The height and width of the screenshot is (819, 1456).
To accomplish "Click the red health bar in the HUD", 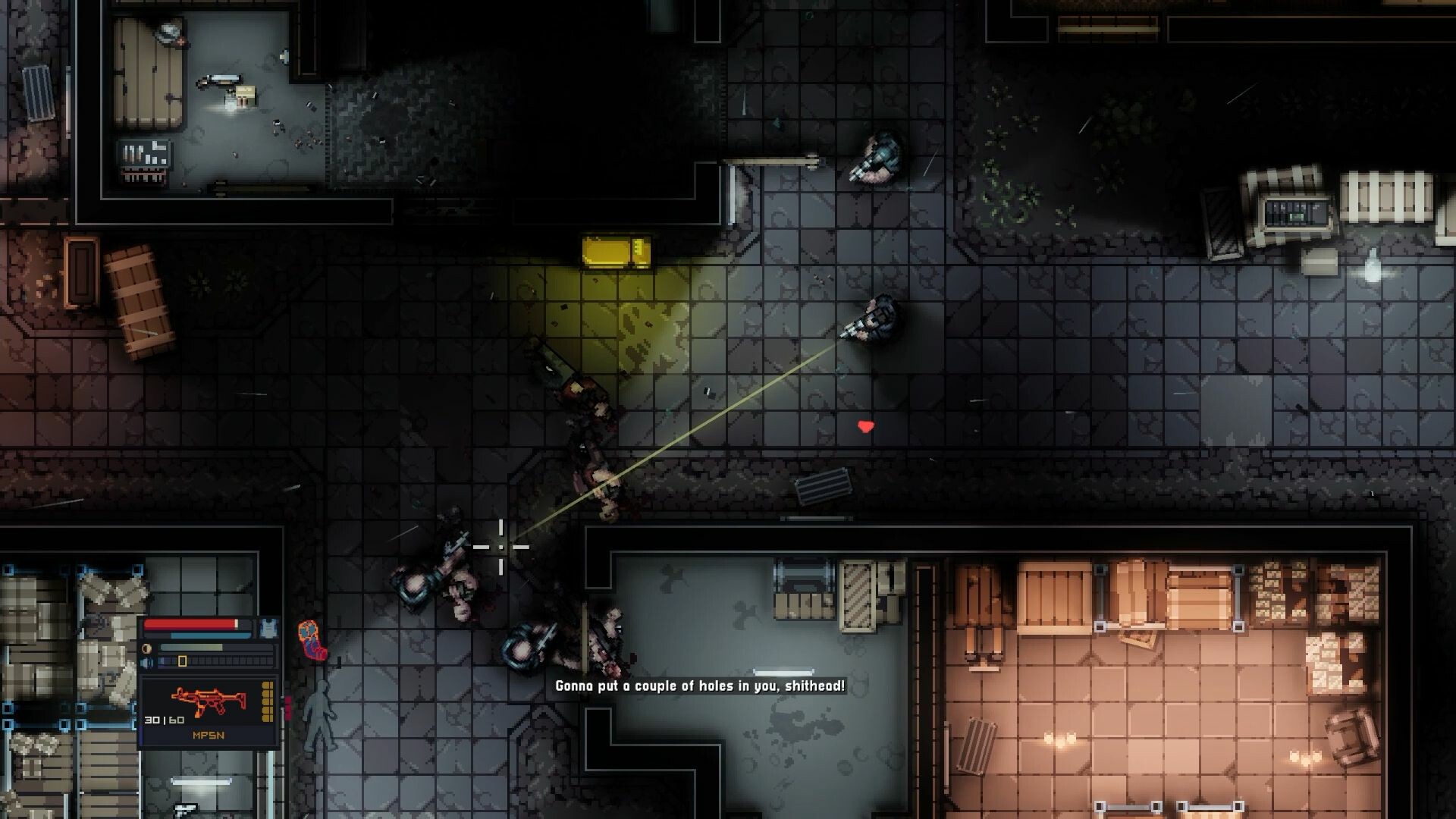I will pos(190,625).
